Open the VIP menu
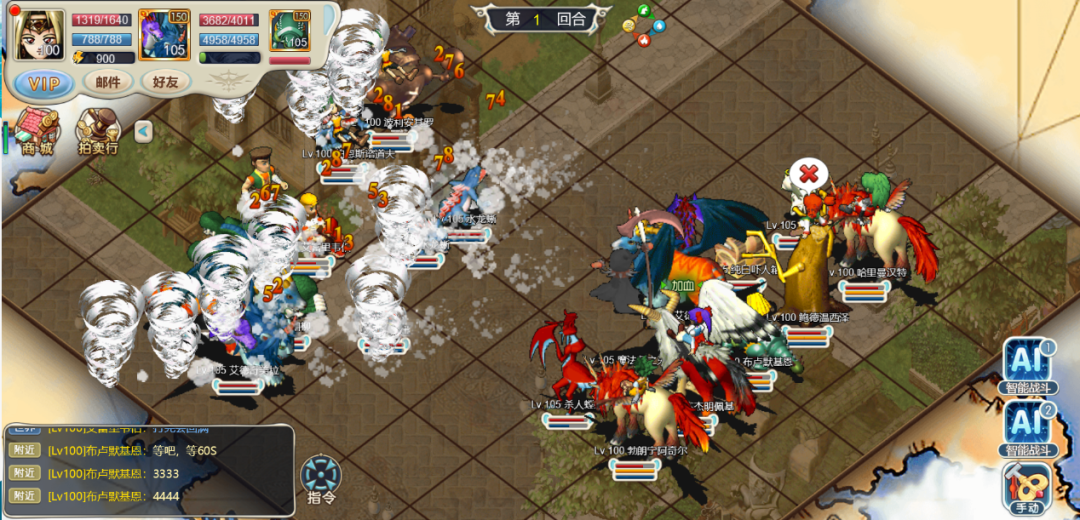The image size is (1080, 520). (44, 82)
